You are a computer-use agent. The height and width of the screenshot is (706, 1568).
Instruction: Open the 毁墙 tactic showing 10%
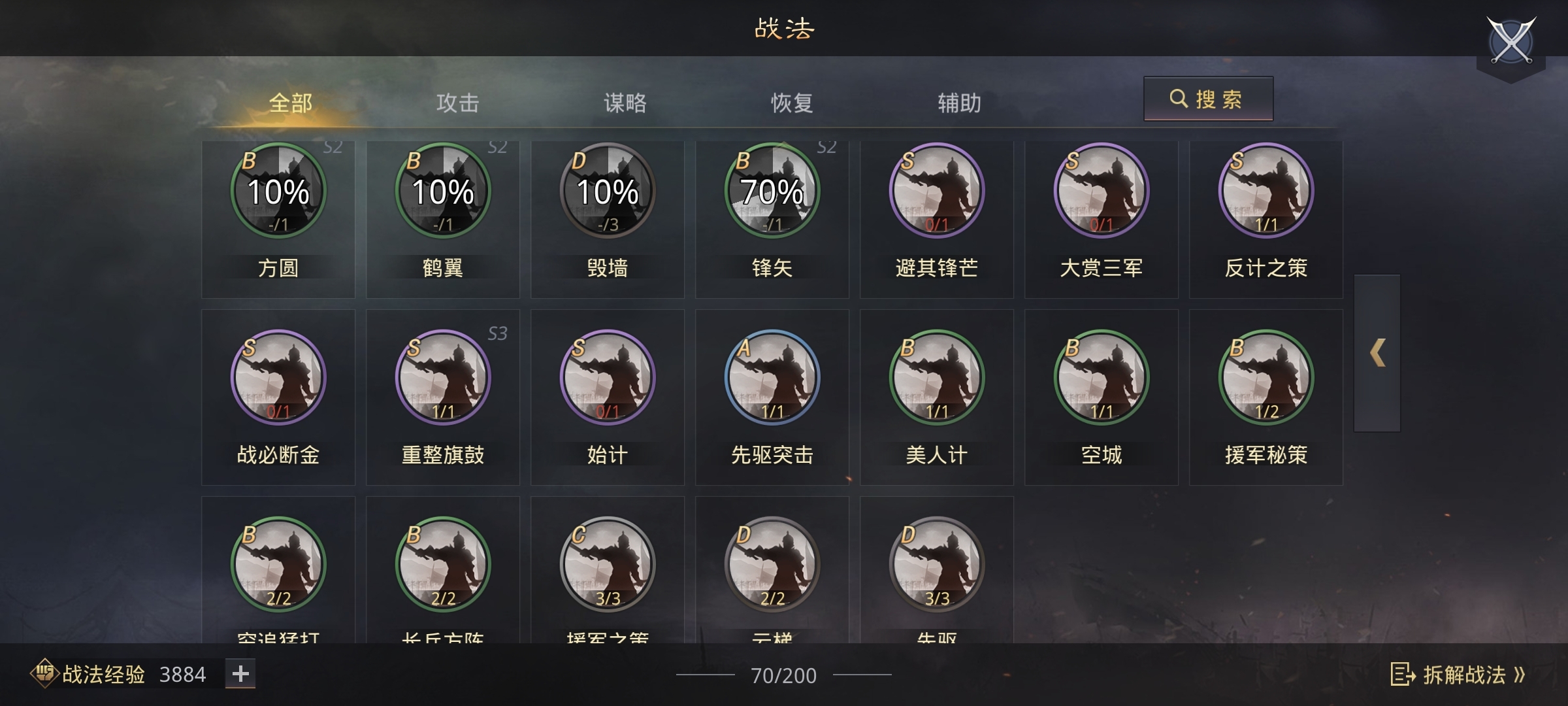[x=608, y=190]
